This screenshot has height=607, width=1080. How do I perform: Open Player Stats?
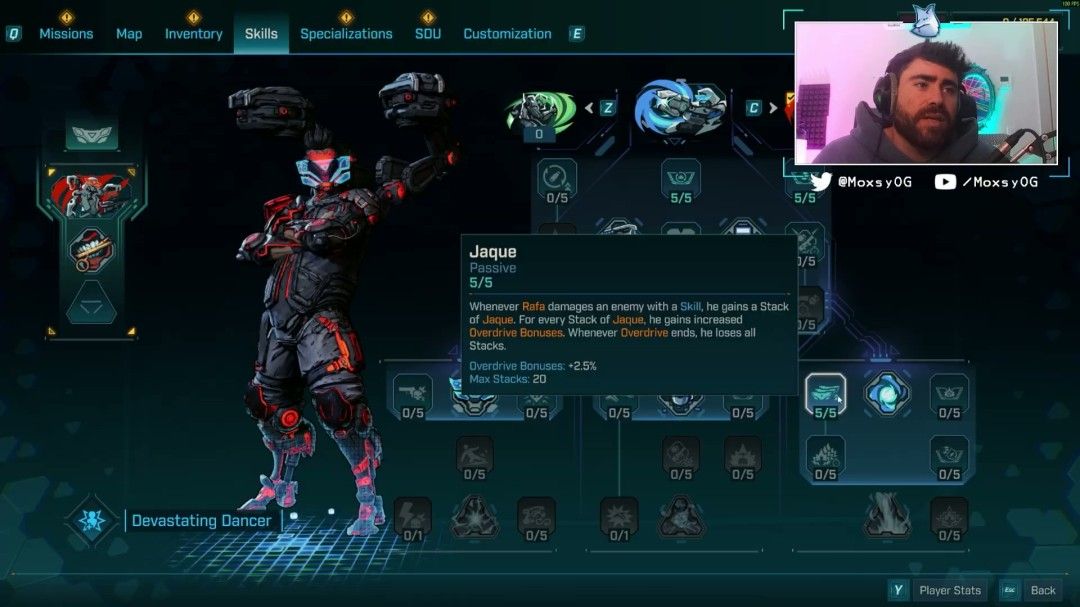[x=950, y=590]
